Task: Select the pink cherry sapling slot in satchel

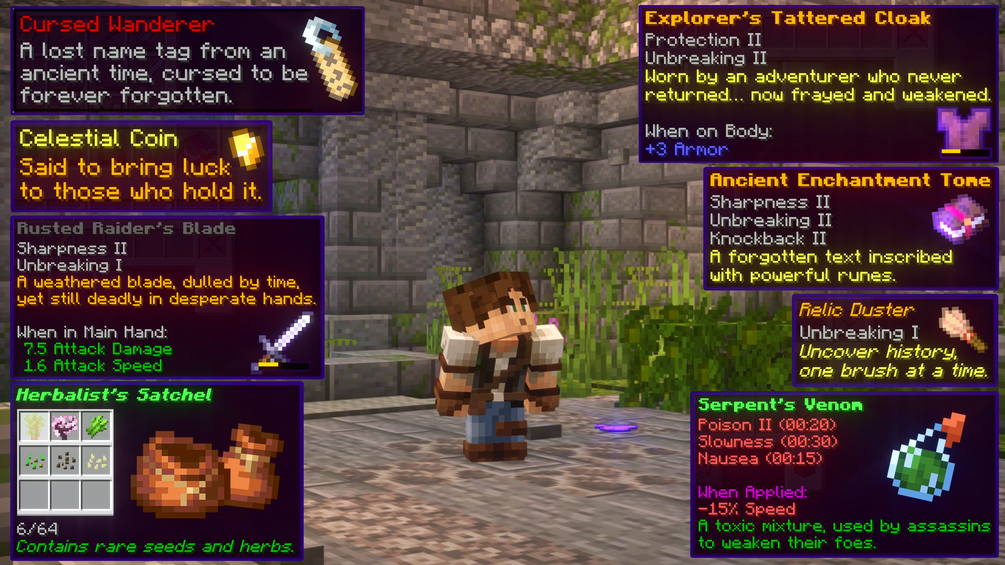Action: (66, 427)
